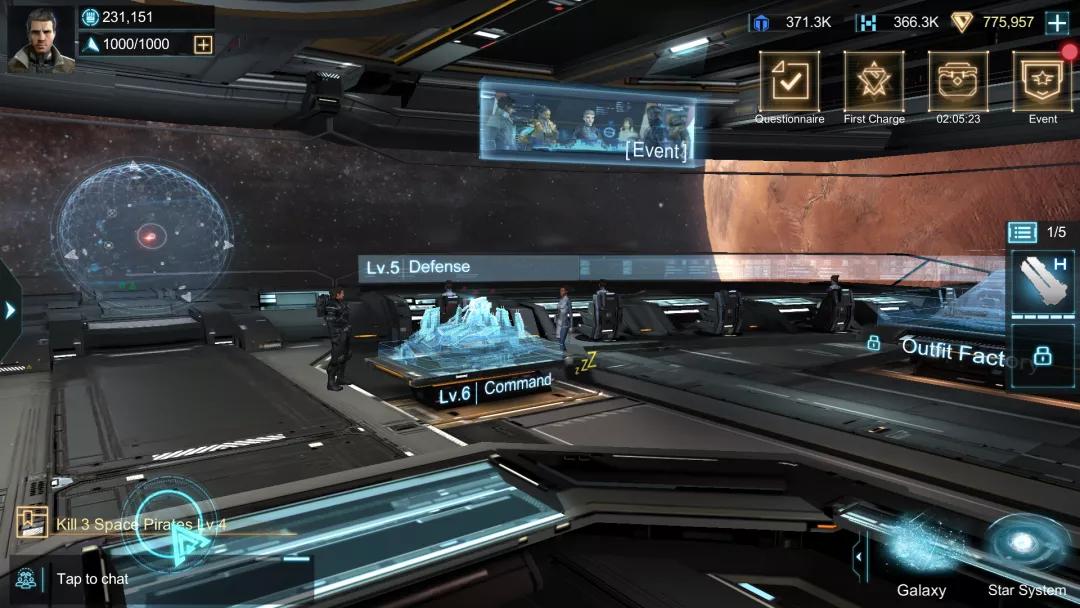Add energy with the plus button

203,44
